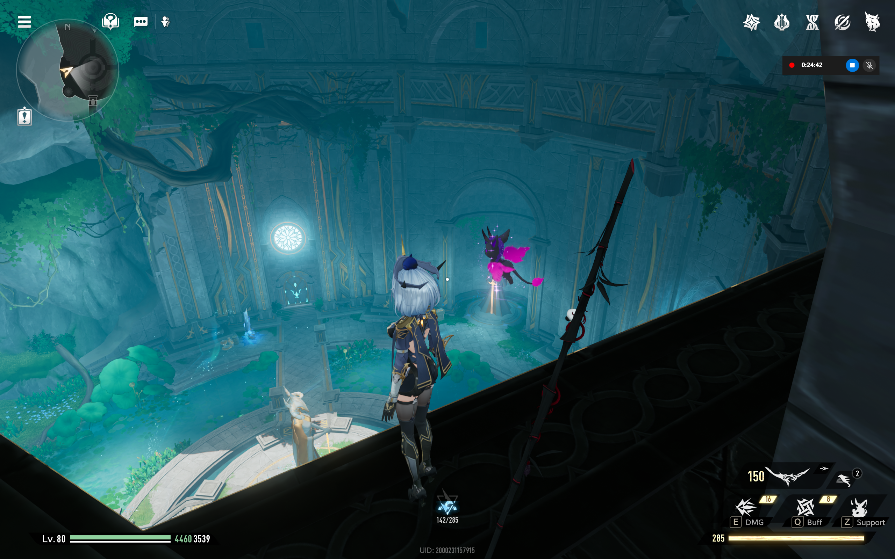
Task: Select the quest tracker exclamation icon
Action: 24,116
